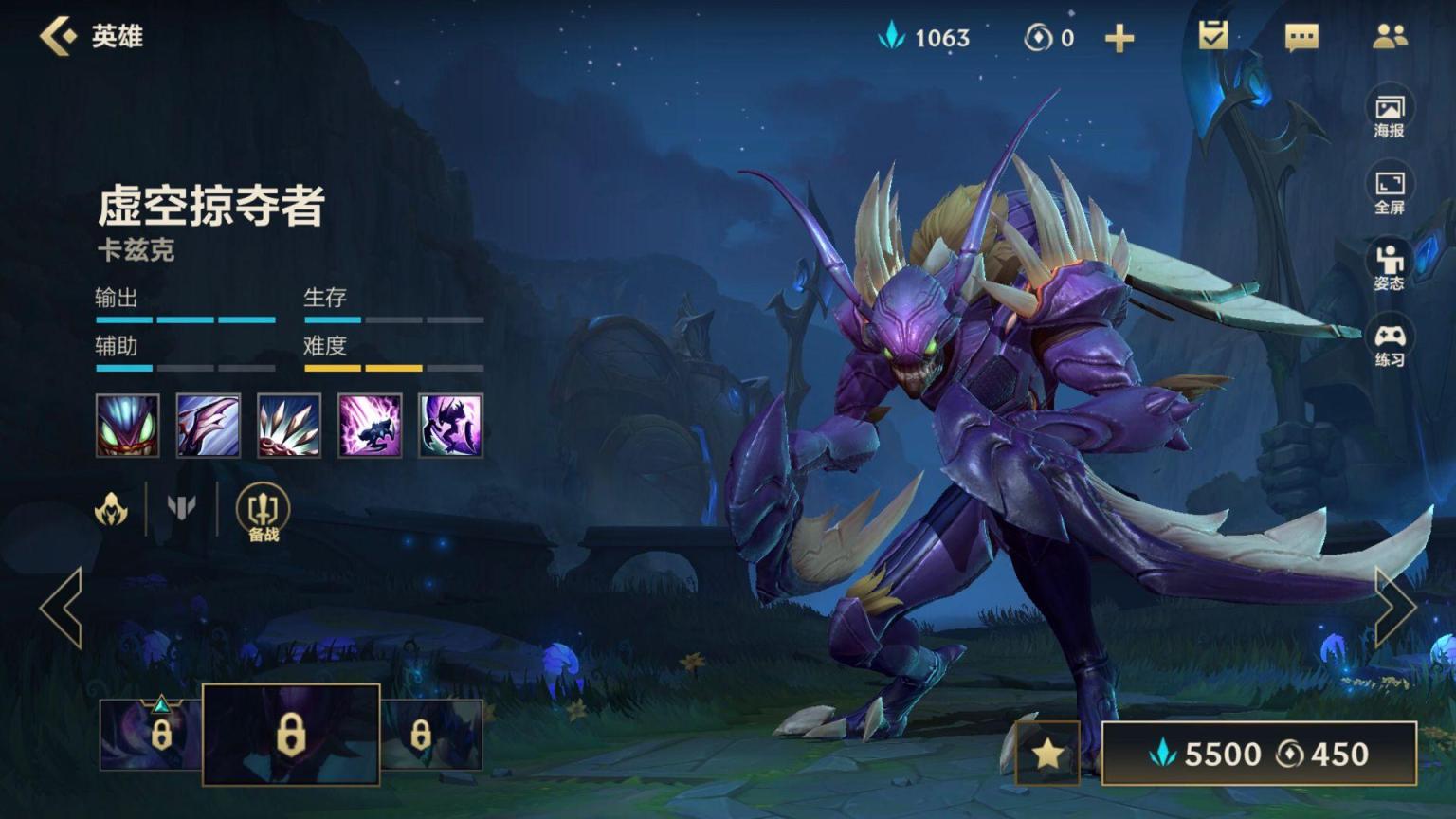Select the ultimate evolution ability icon
This screenshot has width=1456, height=819.
pyautogui.click(x=450, y=426)
